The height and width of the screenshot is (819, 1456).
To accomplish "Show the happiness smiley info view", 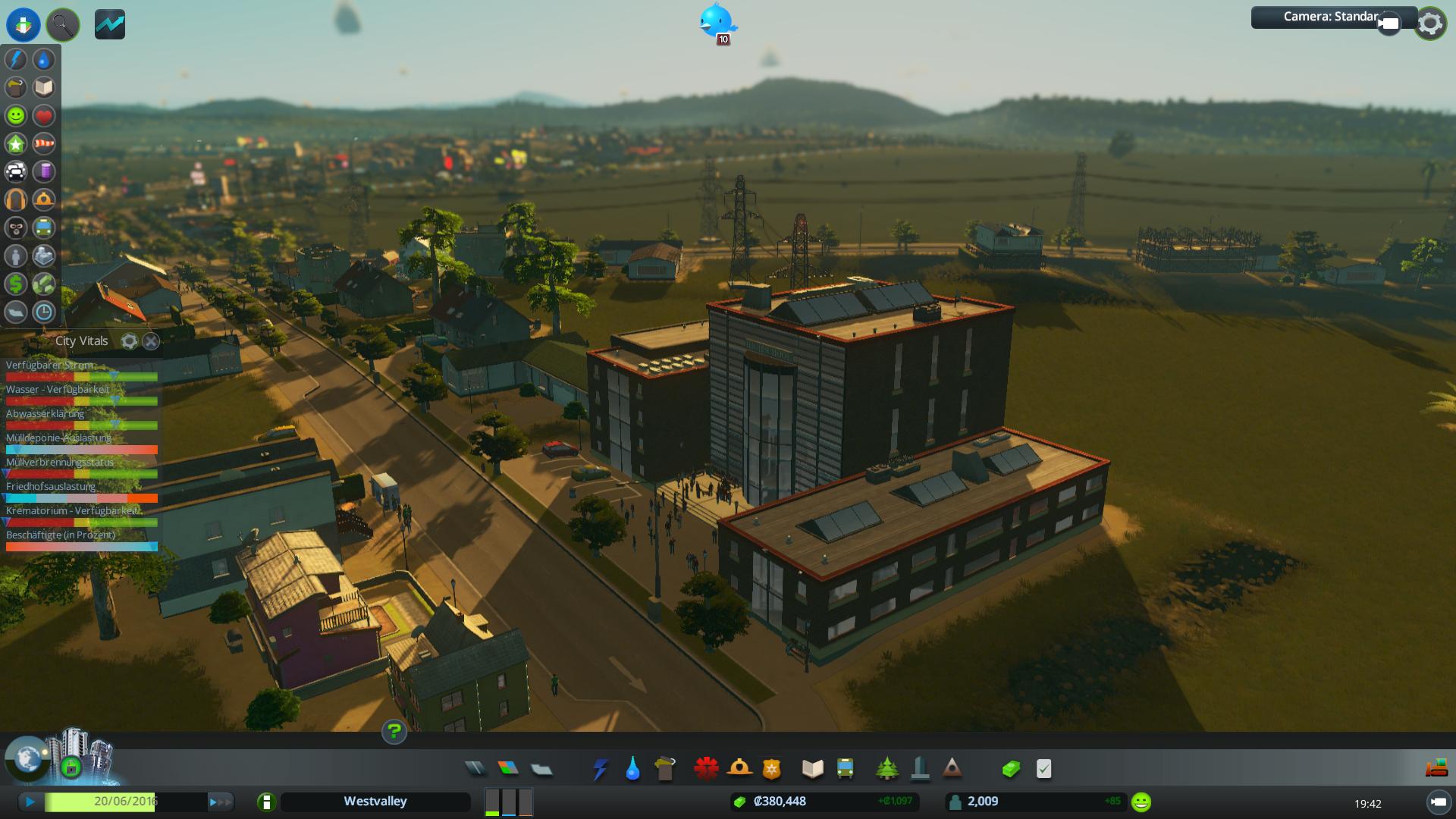I will (16, 116).
